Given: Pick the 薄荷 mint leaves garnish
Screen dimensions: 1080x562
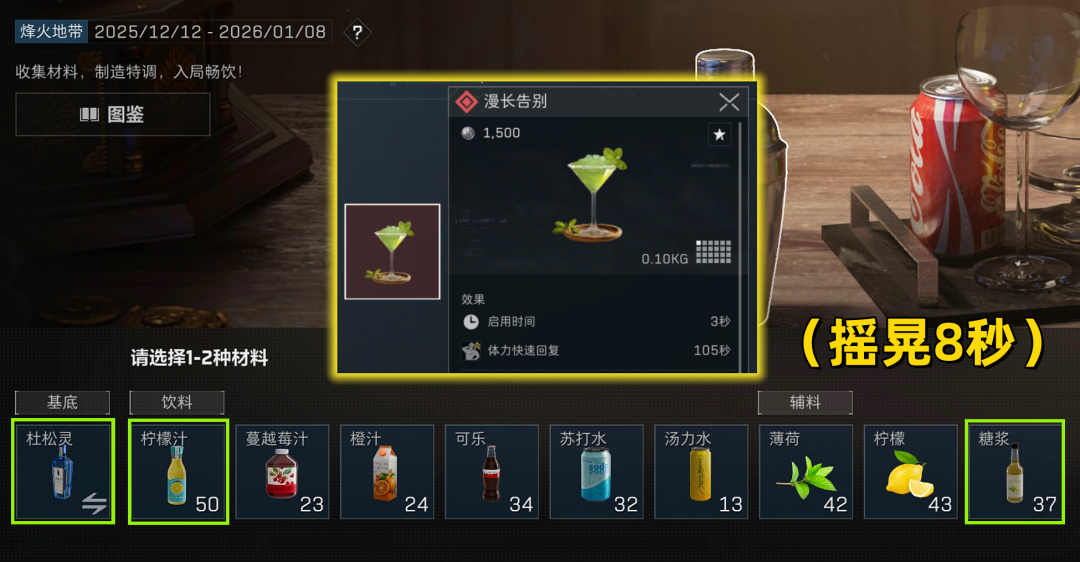Looking at the screenshot, I should pos(806,472).
